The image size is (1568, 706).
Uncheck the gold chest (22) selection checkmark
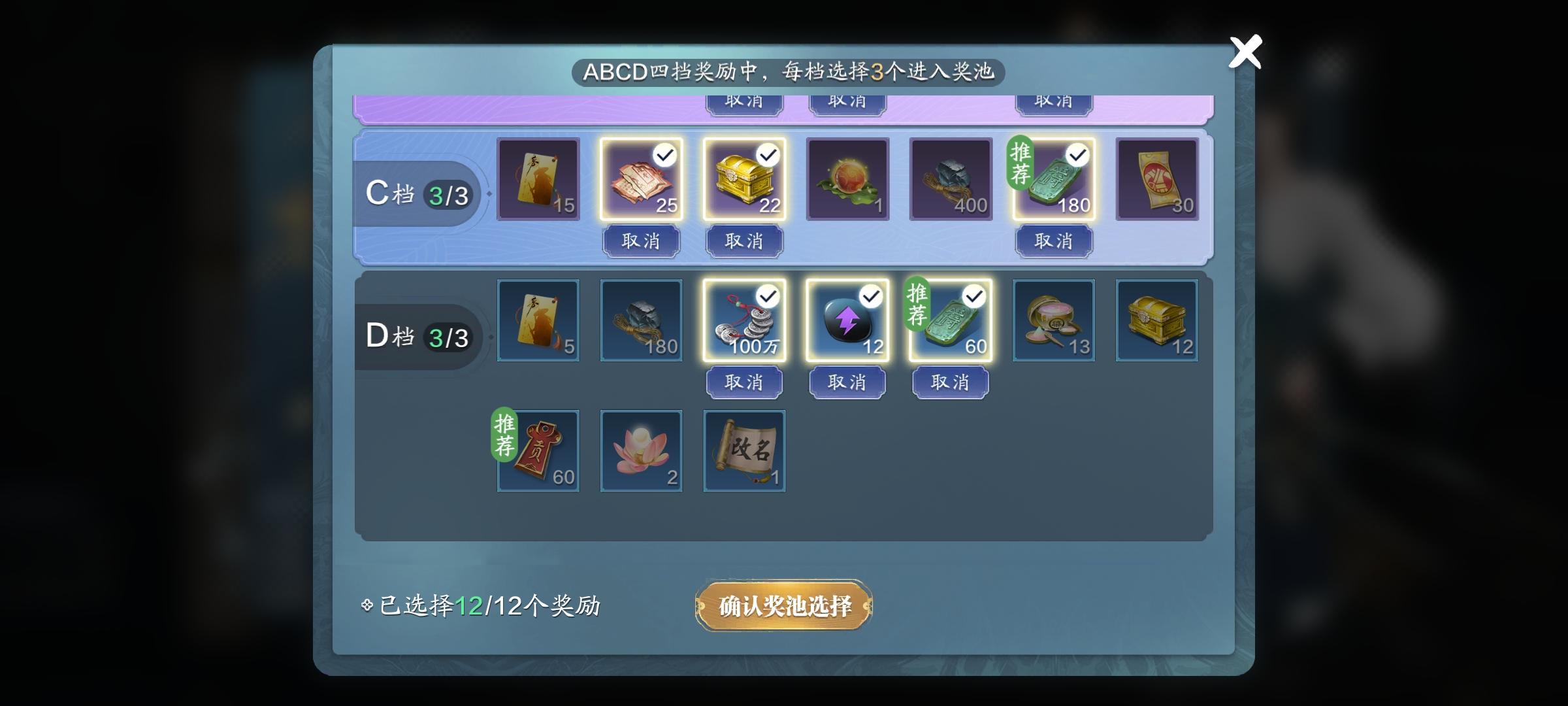click(768, 156)
